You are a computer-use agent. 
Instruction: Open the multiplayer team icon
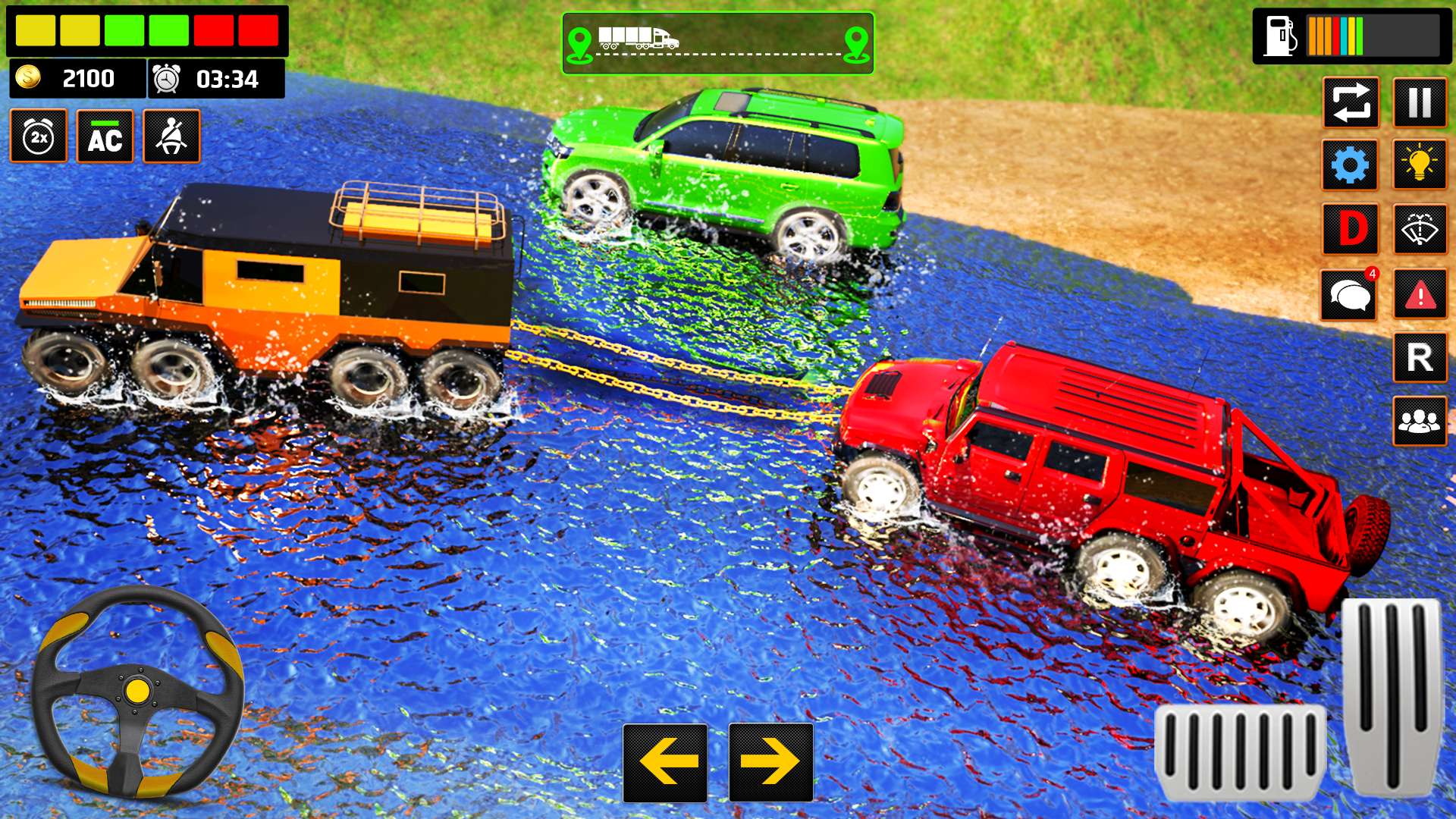coord(1420,422)
